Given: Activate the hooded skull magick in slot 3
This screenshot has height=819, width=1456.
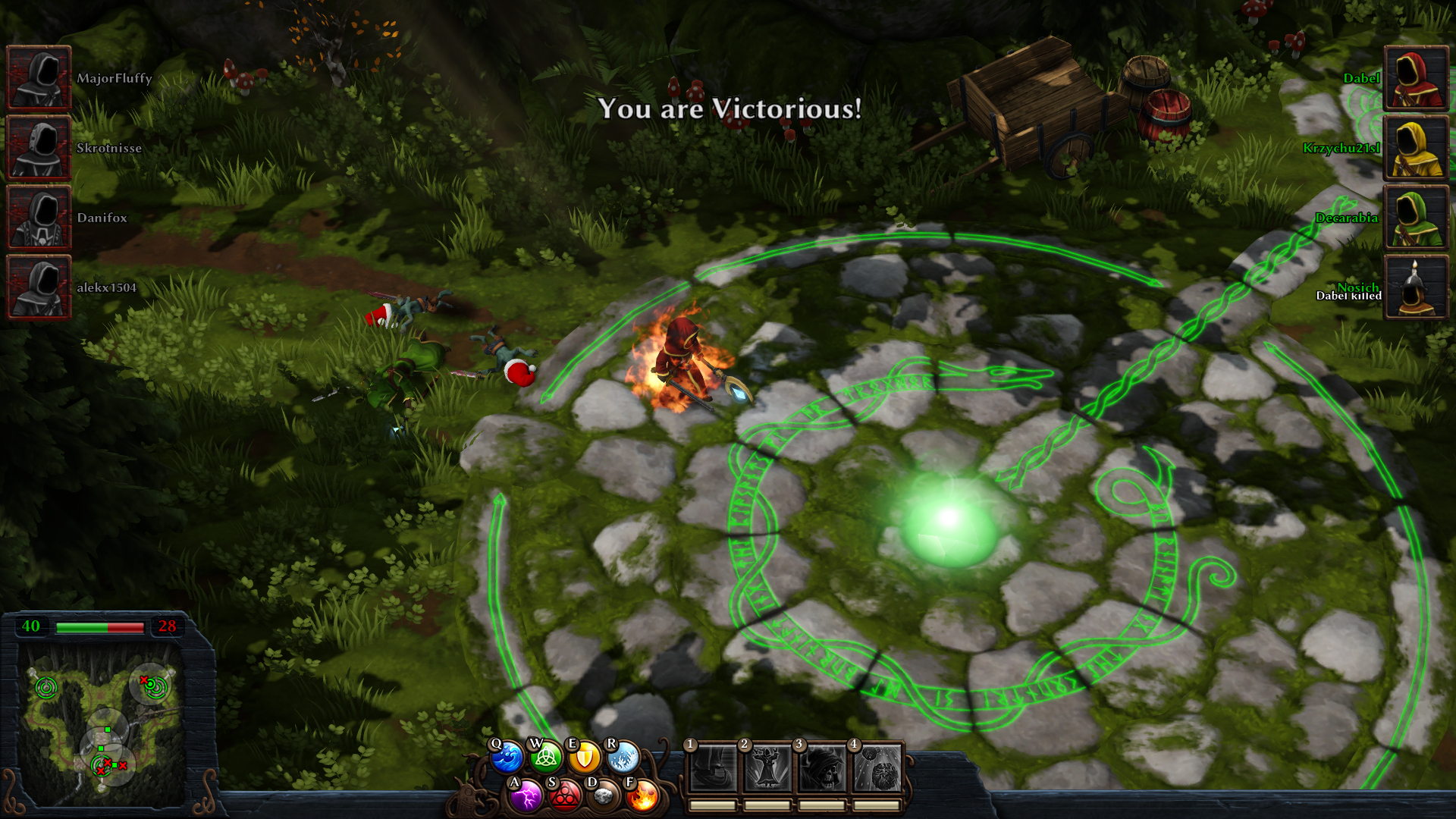Looking at the screenshot, I should tap(821, 769).
